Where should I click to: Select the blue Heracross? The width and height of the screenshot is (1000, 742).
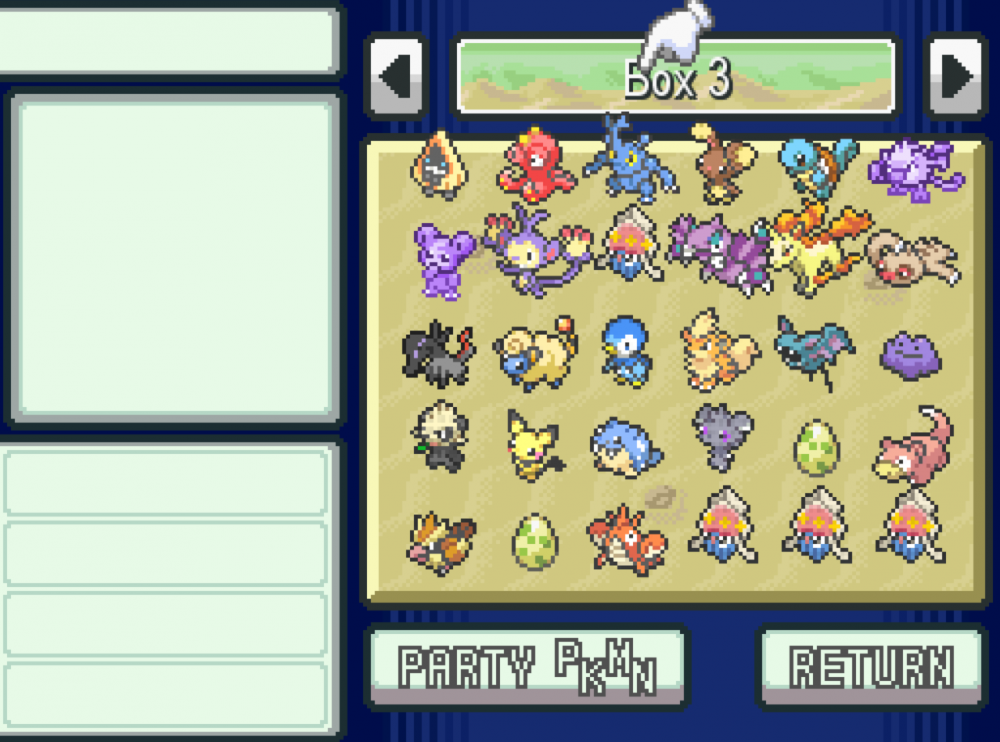coord(628,160)
